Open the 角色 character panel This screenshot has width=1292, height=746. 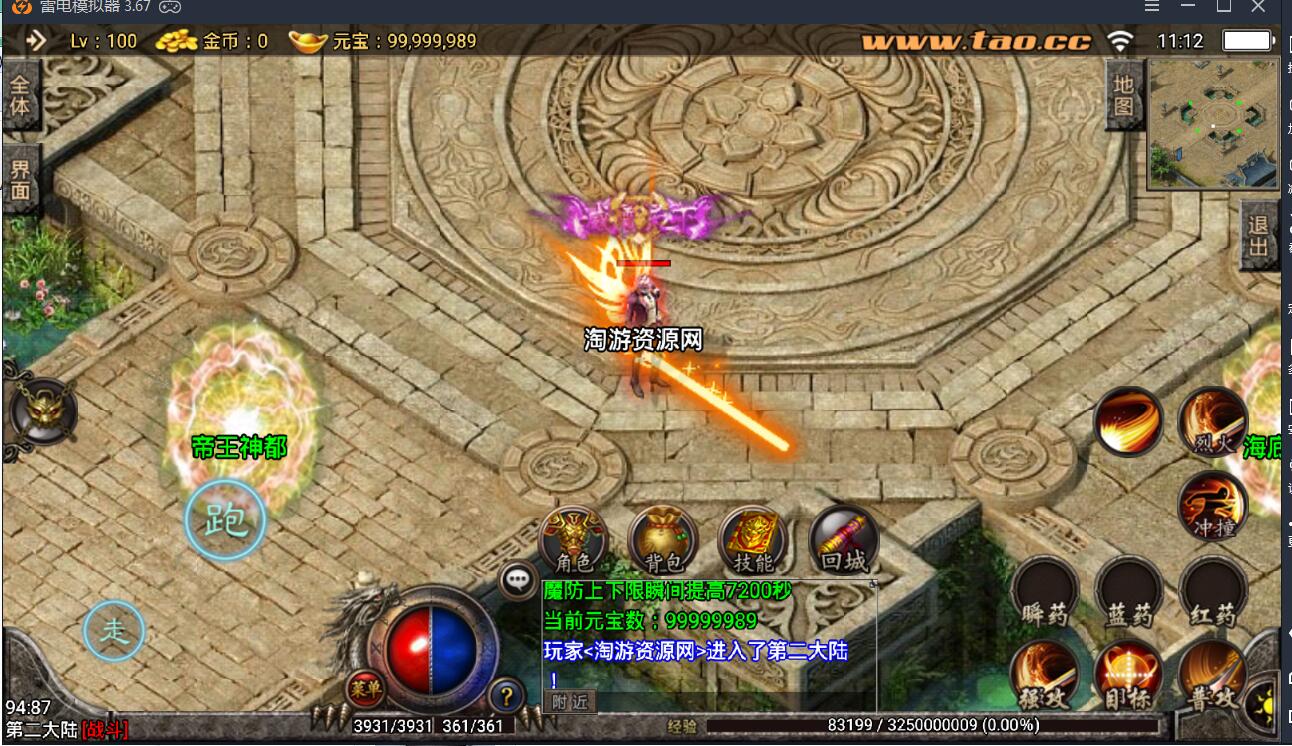pos(573,542)
